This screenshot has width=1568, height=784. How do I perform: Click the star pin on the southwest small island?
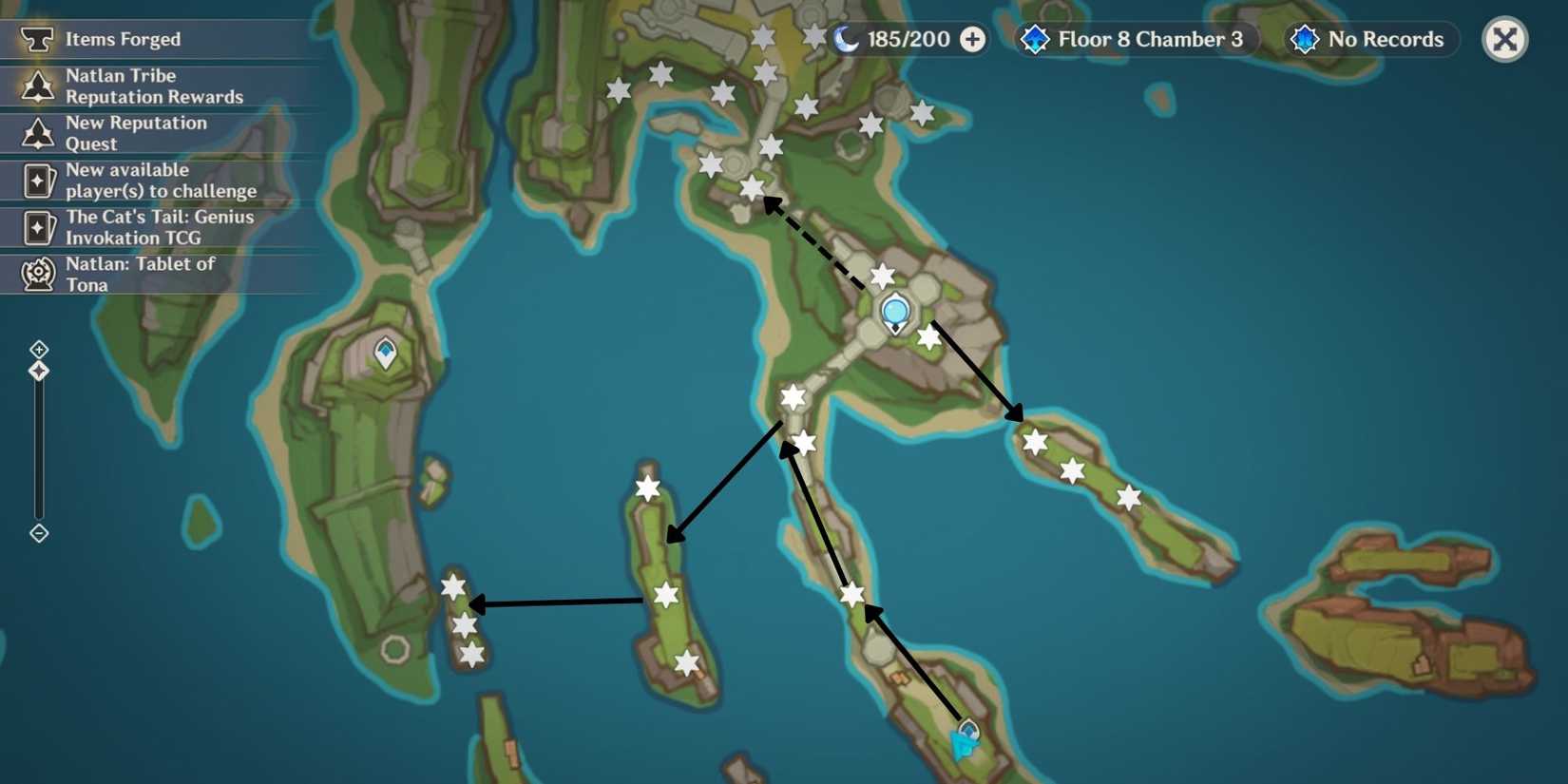click(452, 588)
